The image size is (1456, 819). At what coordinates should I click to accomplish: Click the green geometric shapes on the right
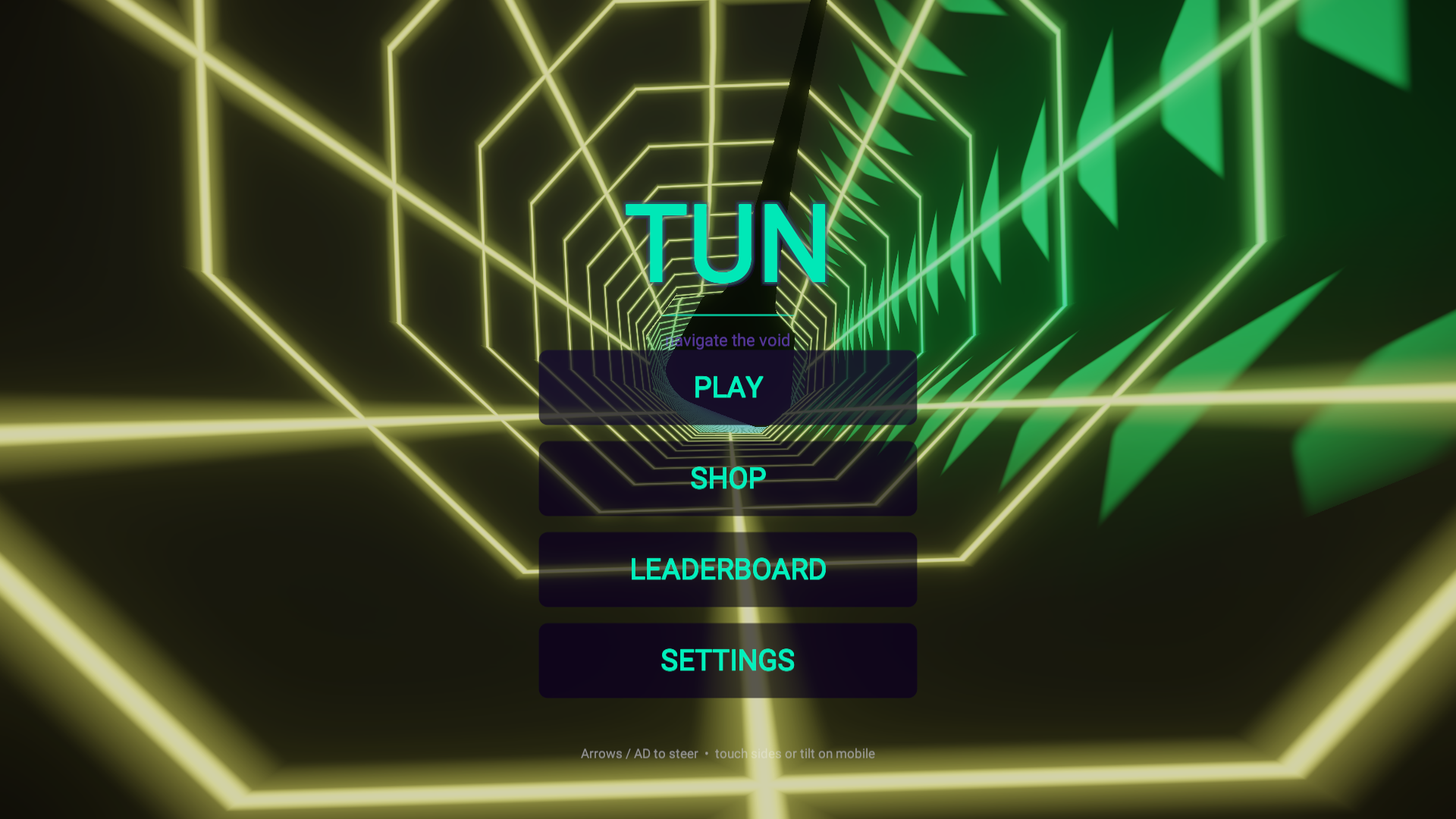point(1100,152)
